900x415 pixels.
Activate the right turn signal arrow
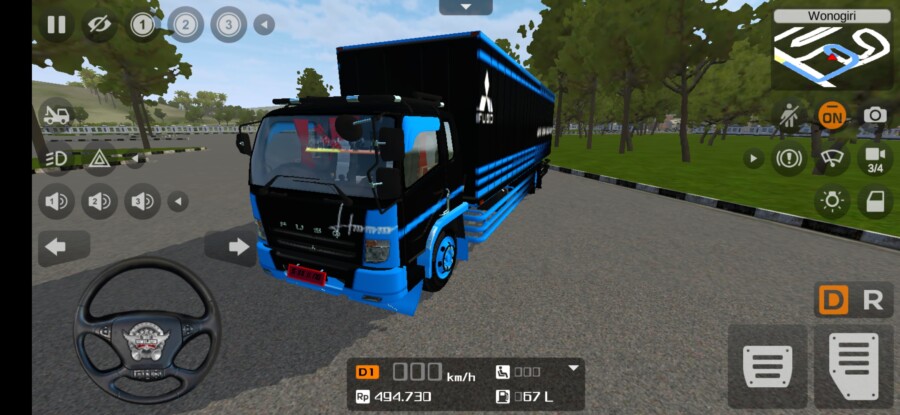tap(238, 246)
